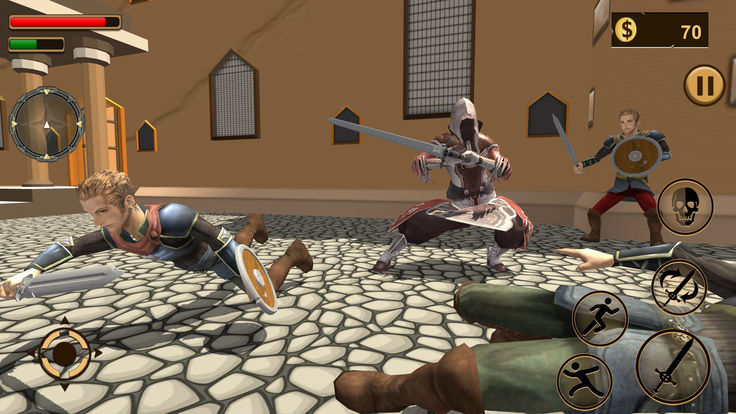Pause the game with the pause button

pos(704,85)
